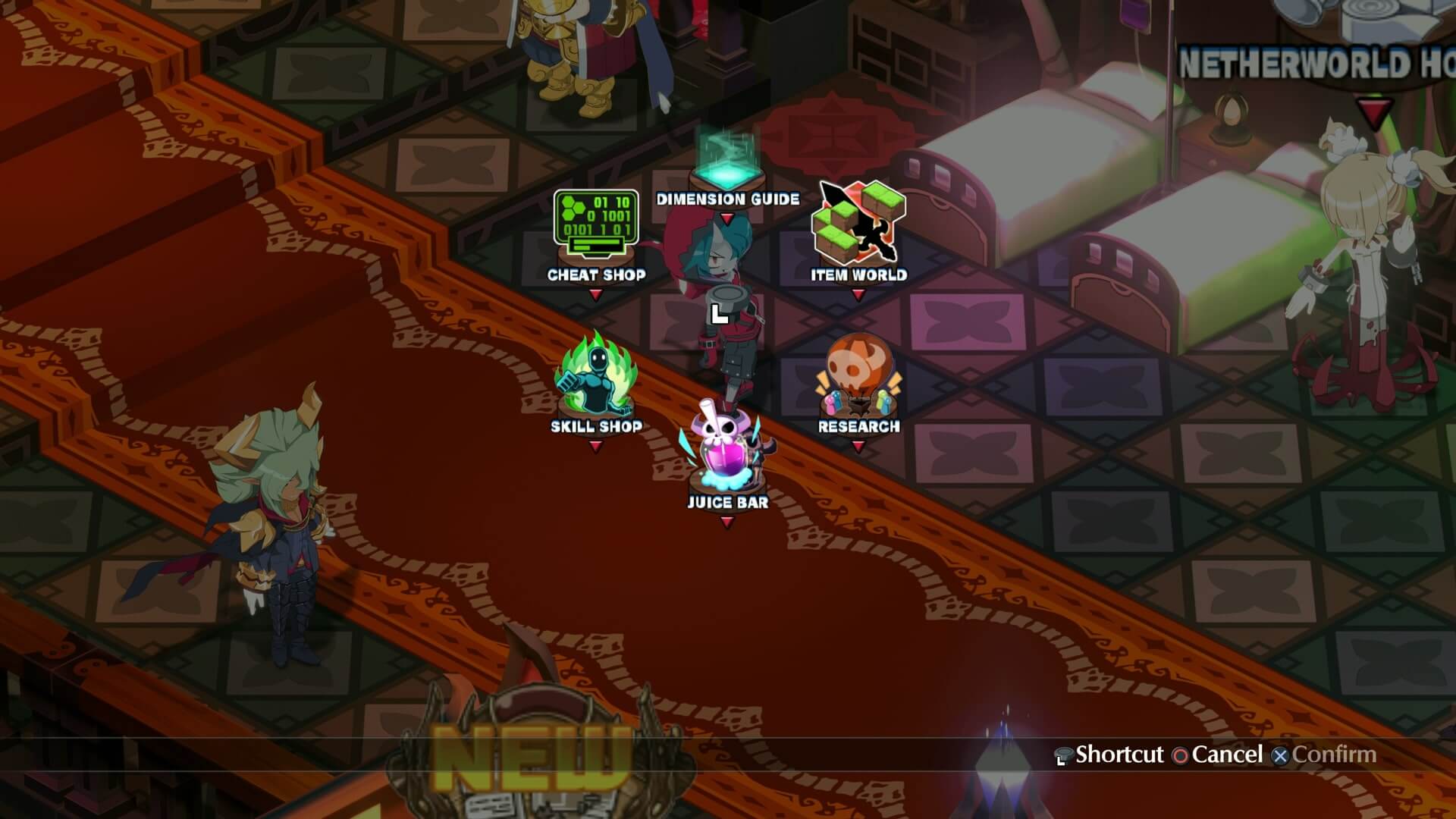The width and height of the screenshot is (1456, 819).
Task: Click the X Confirm icon
Action: point(1282,755)
